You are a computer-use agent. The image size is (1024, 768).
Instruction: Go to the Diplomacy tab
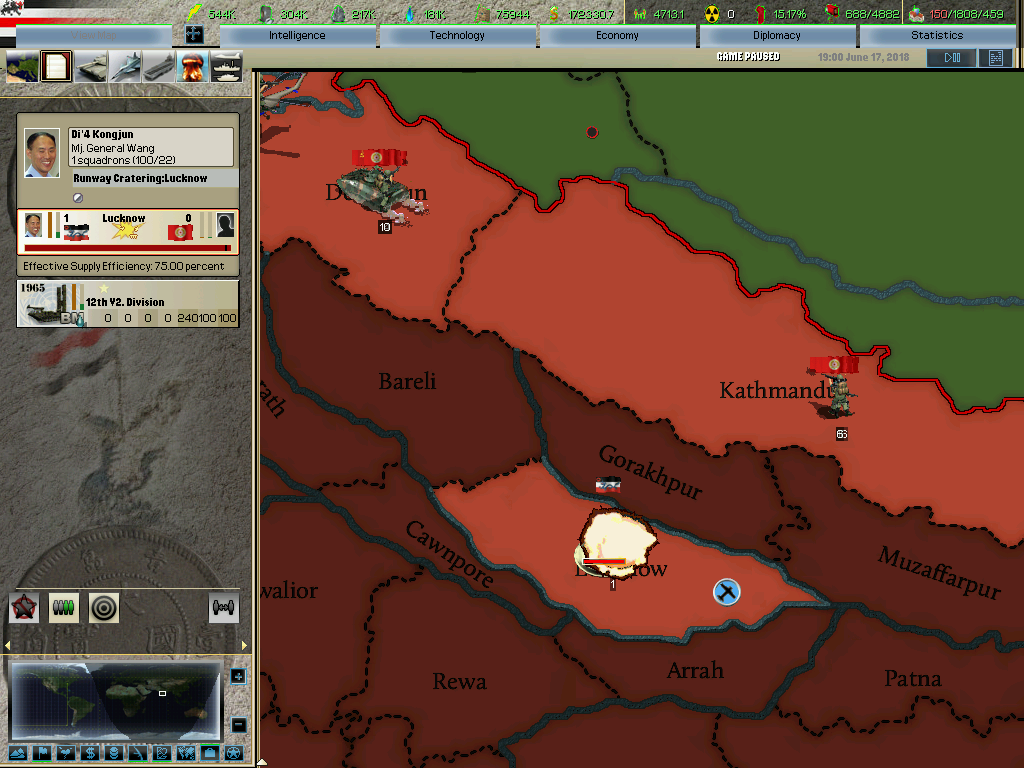(777, 36)
